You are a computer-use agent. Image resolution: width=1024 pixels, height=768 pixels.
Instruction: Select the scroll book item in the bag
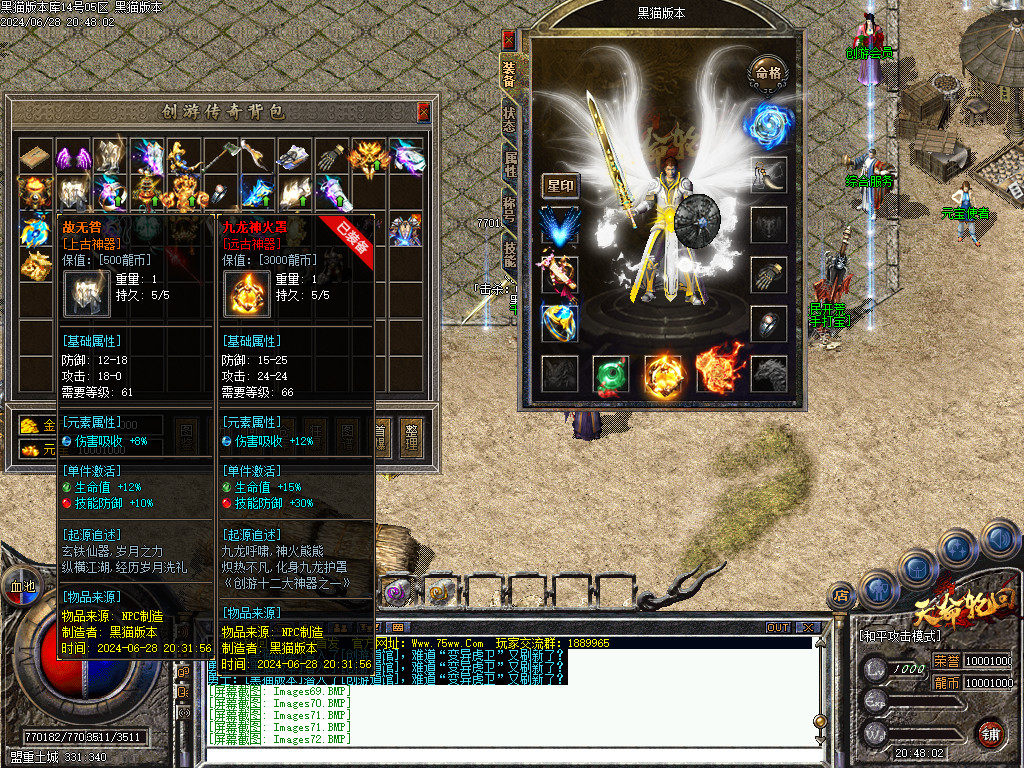pos(34,157)
